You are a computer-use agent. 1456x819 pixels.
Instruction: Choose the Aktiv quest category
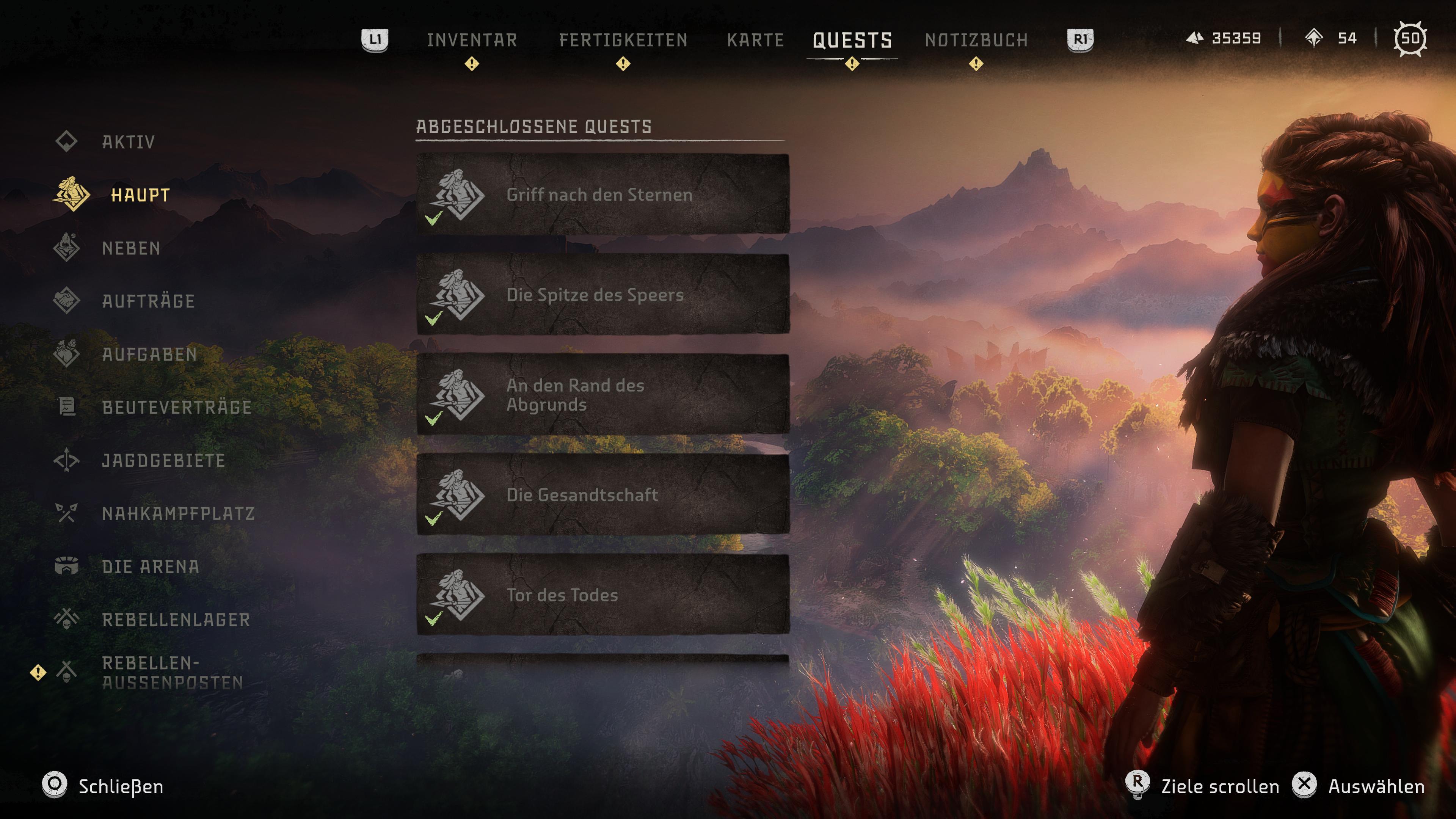point(128,142)
